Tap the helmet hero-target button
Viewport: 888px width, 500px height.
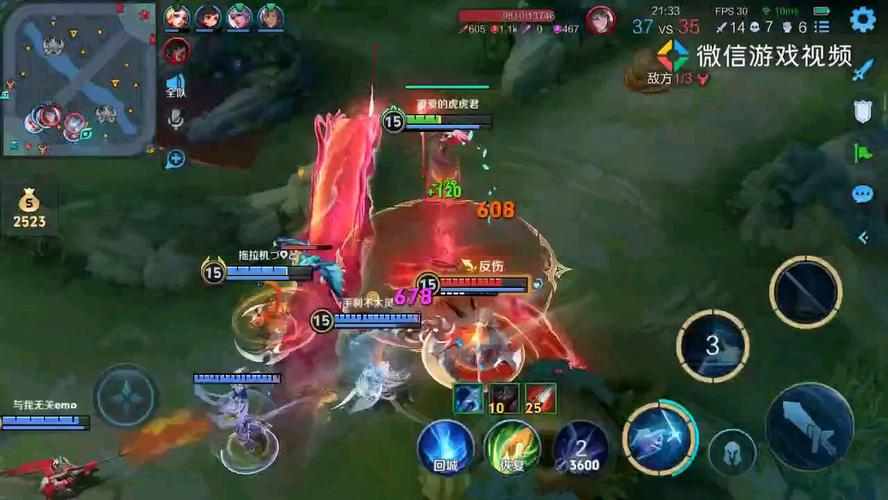(x=732, y=453)
